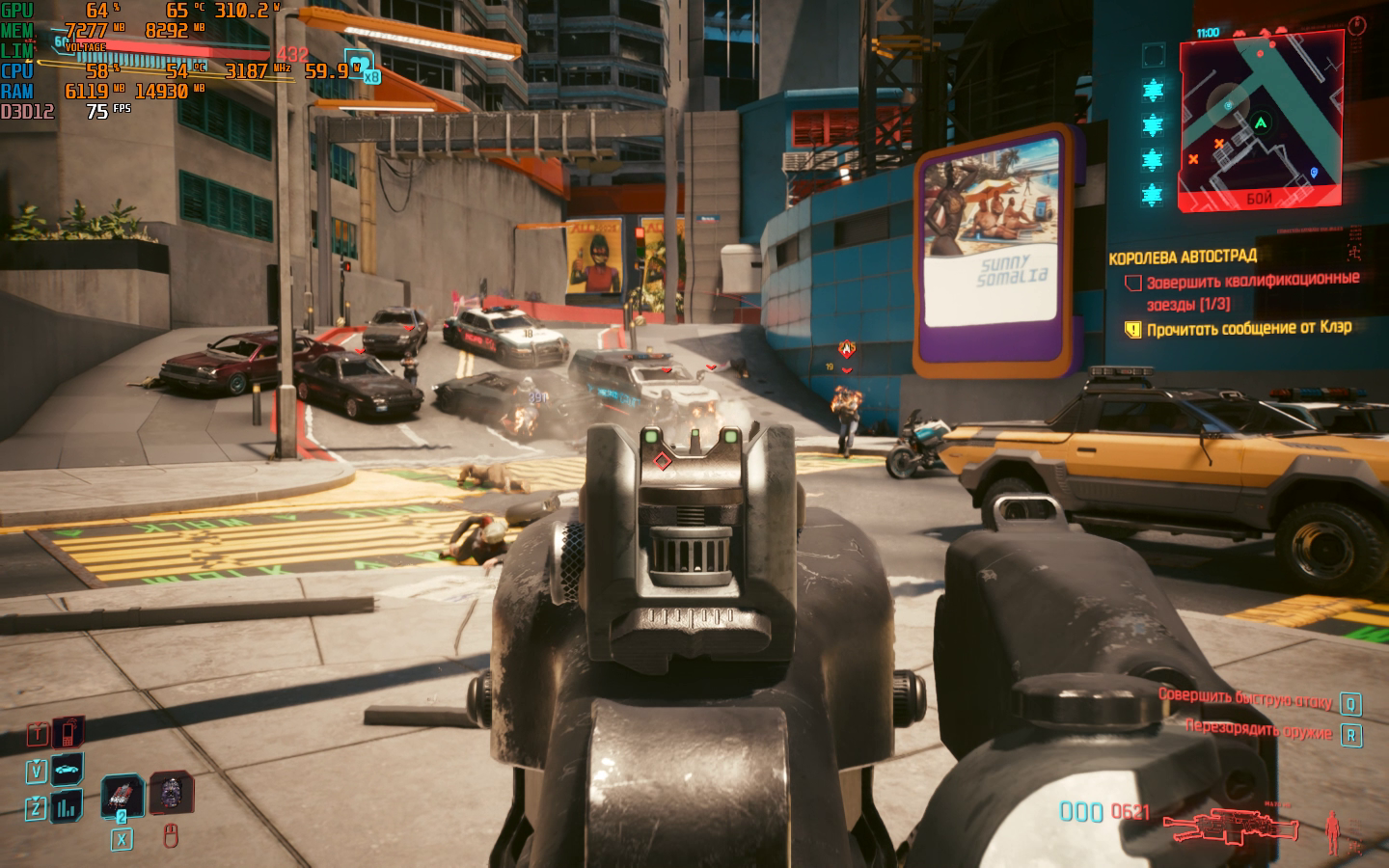This screenshot has width=1389, height=868.
Task: Select the grenade gadget slot
Action: click(170, 793)
